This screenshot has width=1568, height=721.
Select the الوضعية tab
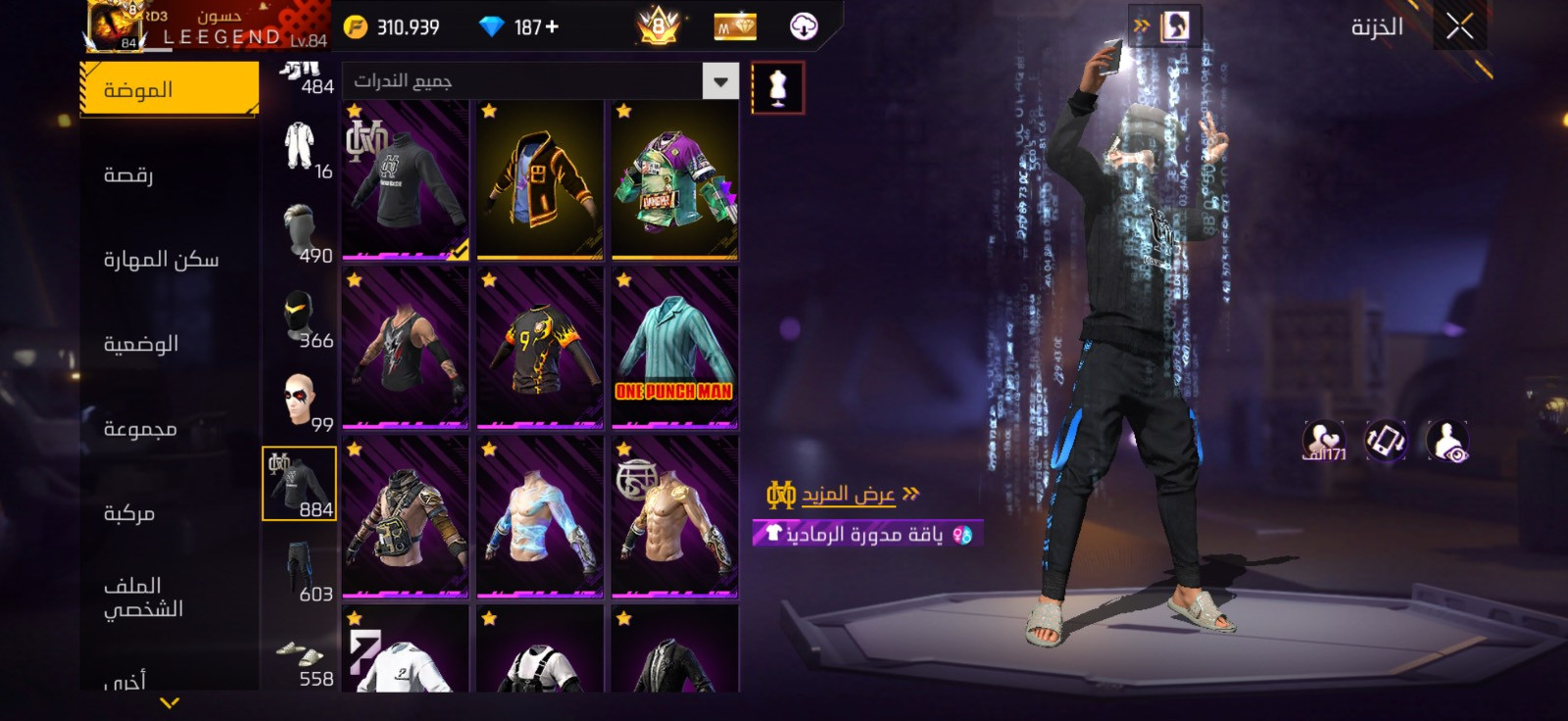141,344
